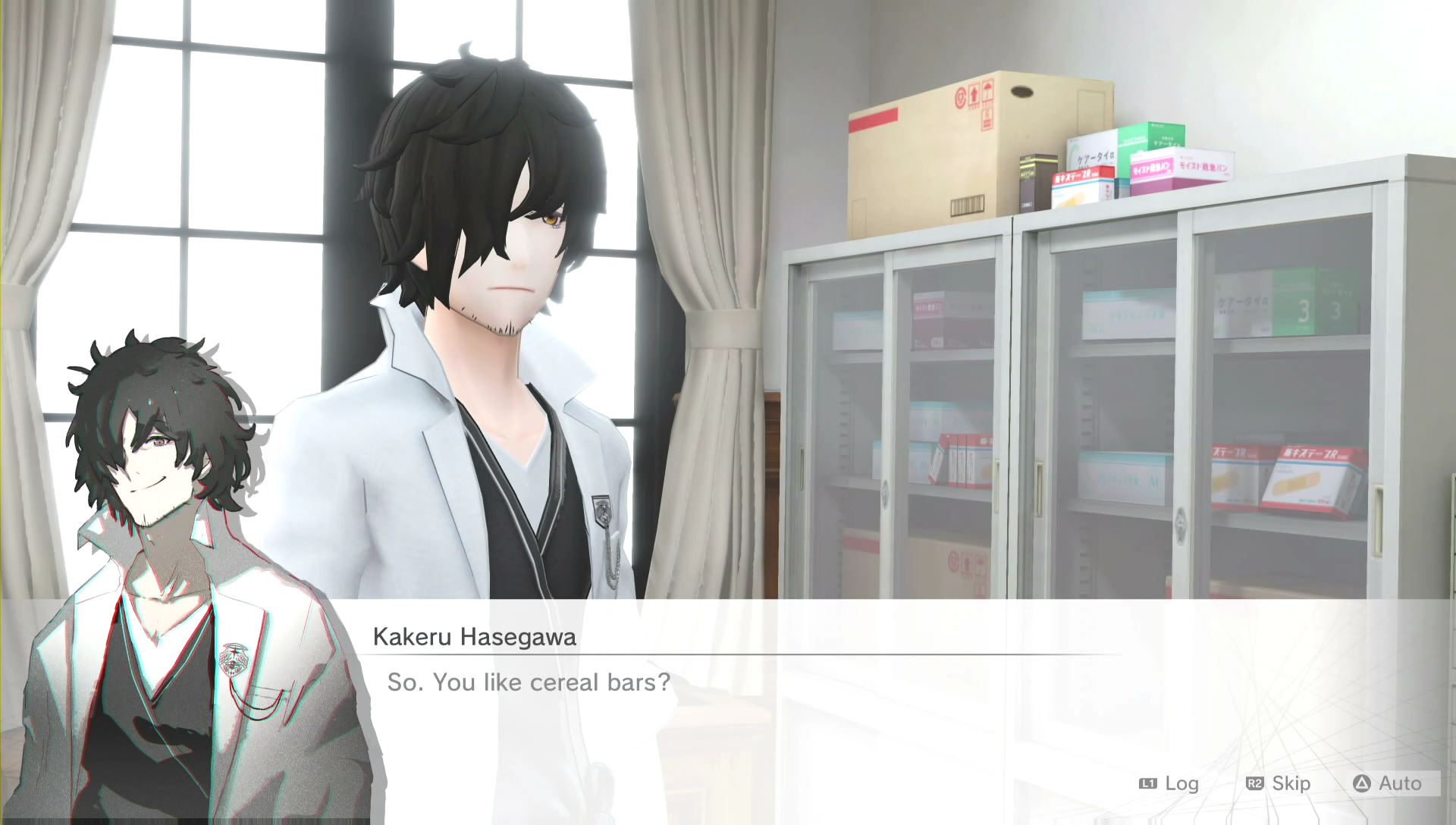Open the dialogue Log
1456x825 pixels.
click(1169, 783)
